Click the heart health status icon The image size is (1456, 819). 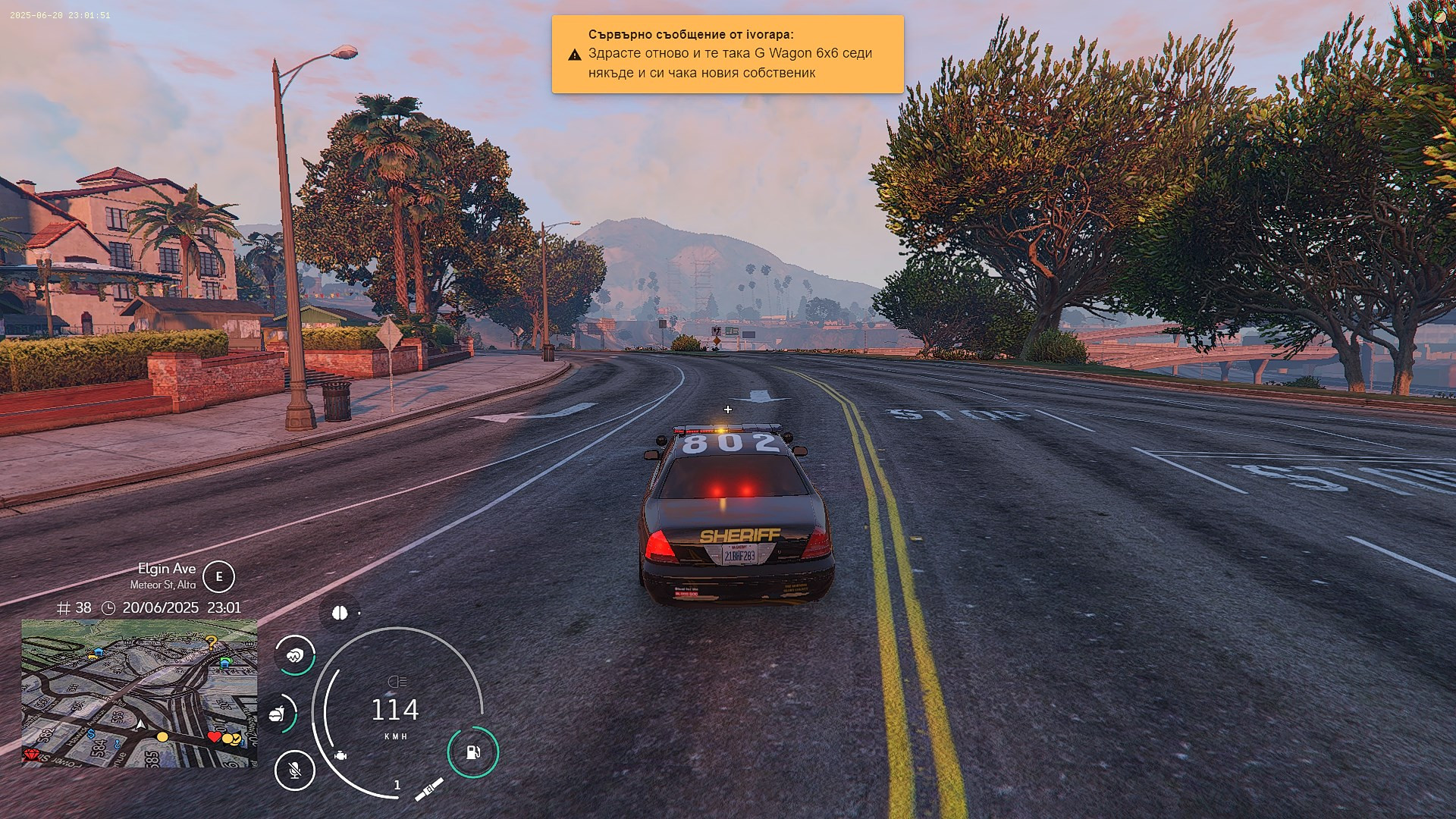point(294,655)
